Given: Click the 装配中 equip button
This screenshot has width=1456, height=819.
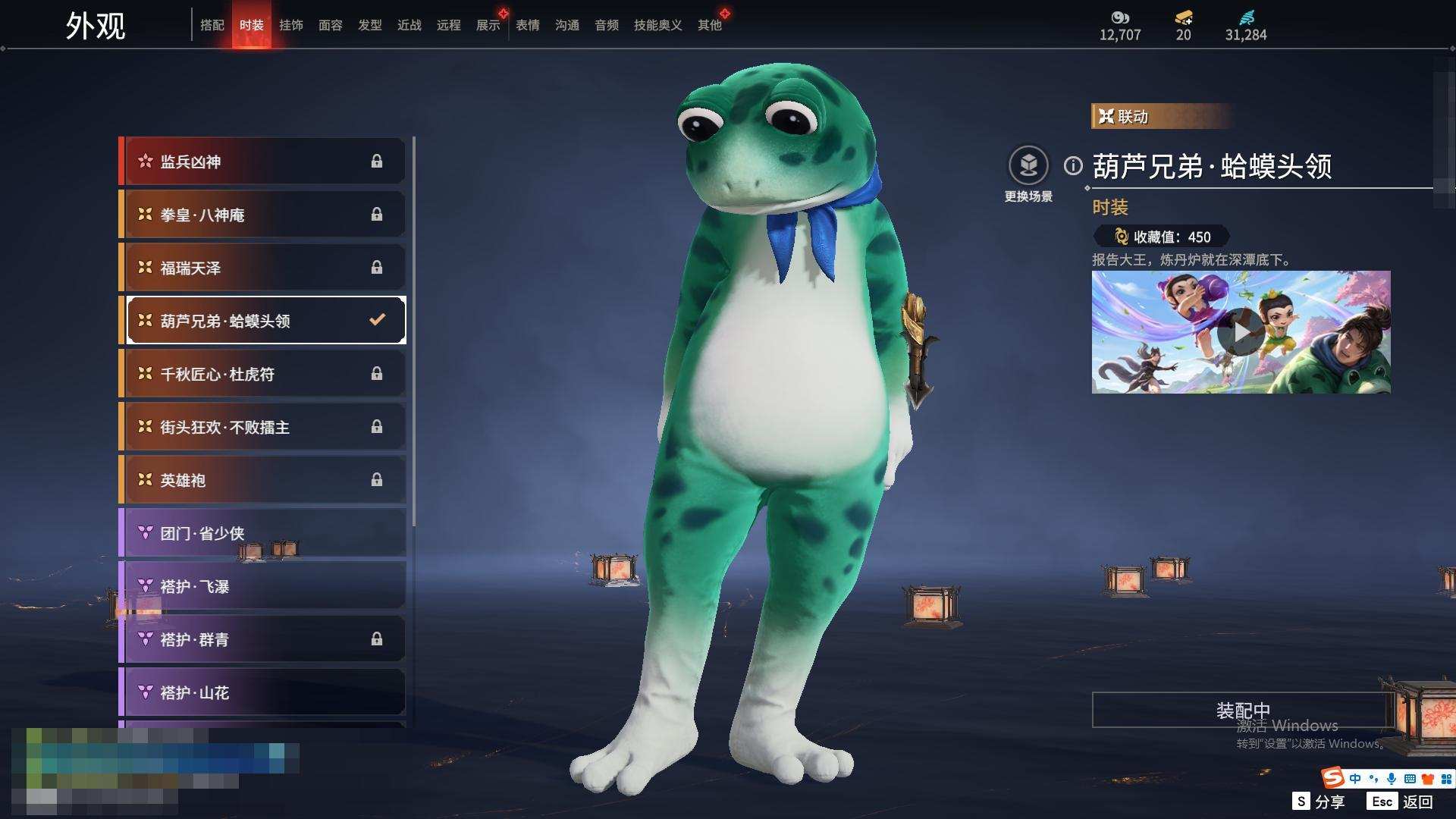Looking at the screenshot, I should [x=1242, y=710].
